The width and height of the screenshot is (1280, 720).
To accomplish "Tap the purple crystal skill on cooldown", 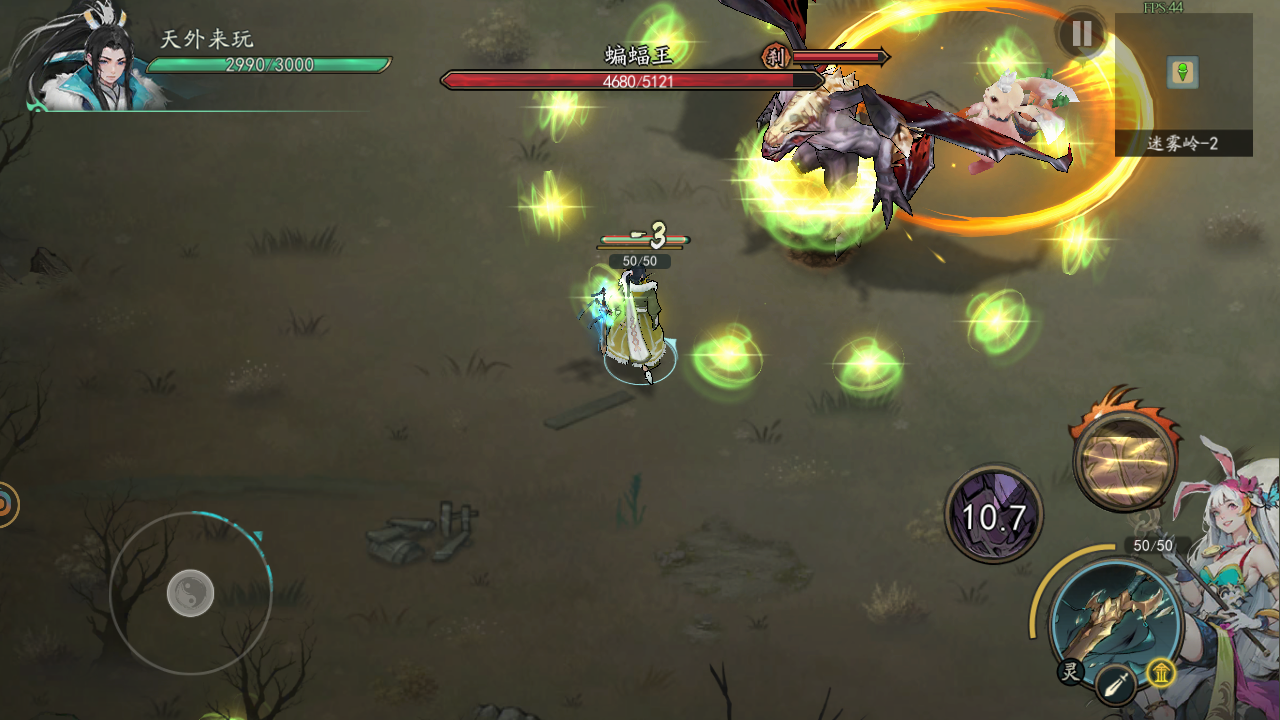I will pyautogui.click(x=994, y=516).
